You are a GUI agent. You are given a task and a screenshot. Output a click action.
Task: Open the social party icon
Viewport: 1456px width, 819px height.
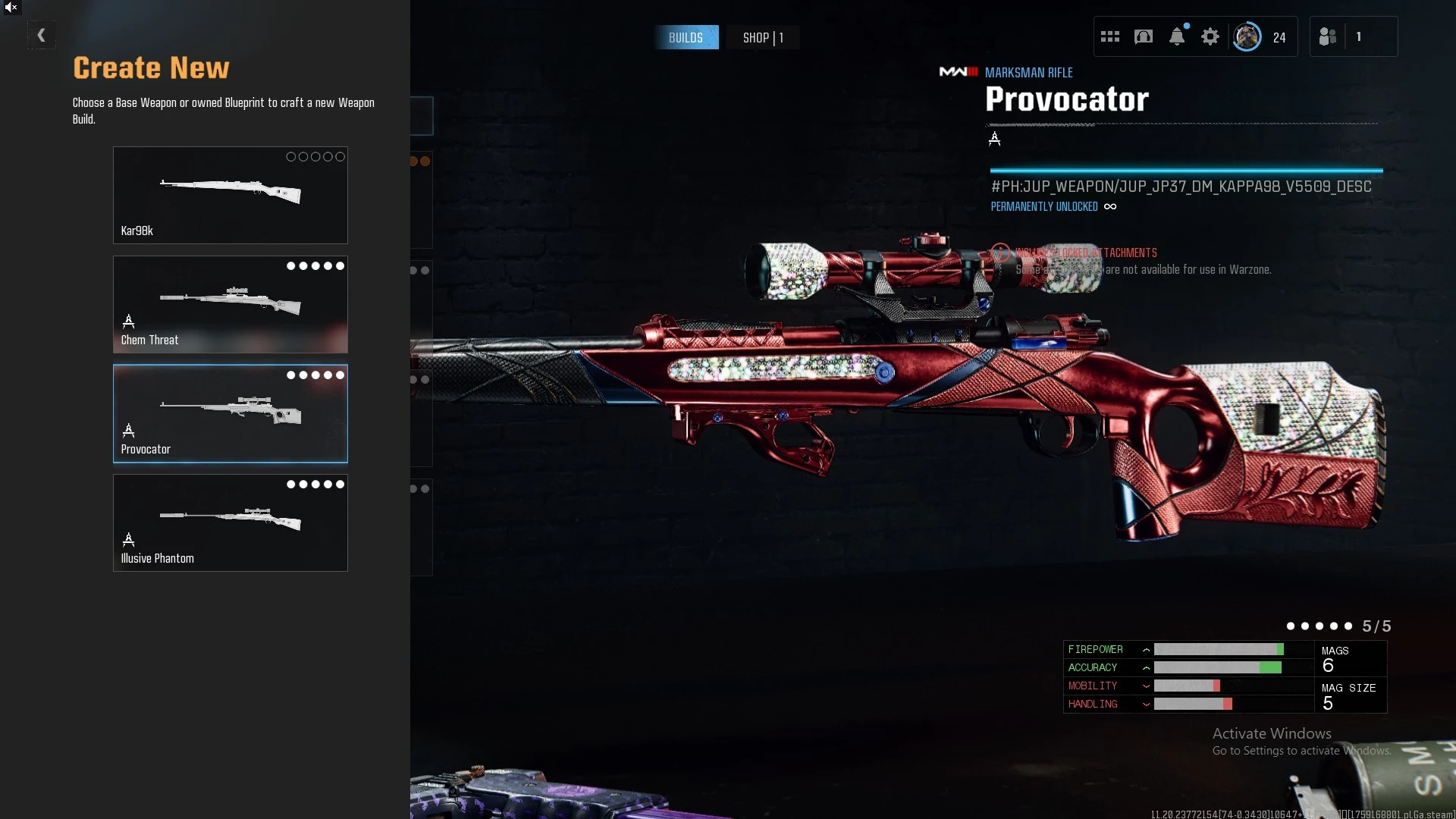(1328, 36)
